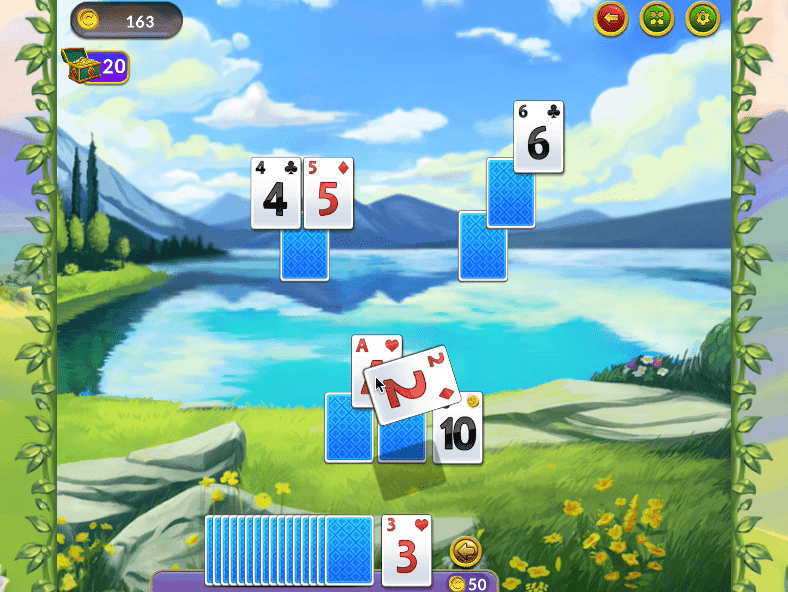Click the 3 of hearts waste card
Viewport: 788px width, 592px height.
[407, 550]
